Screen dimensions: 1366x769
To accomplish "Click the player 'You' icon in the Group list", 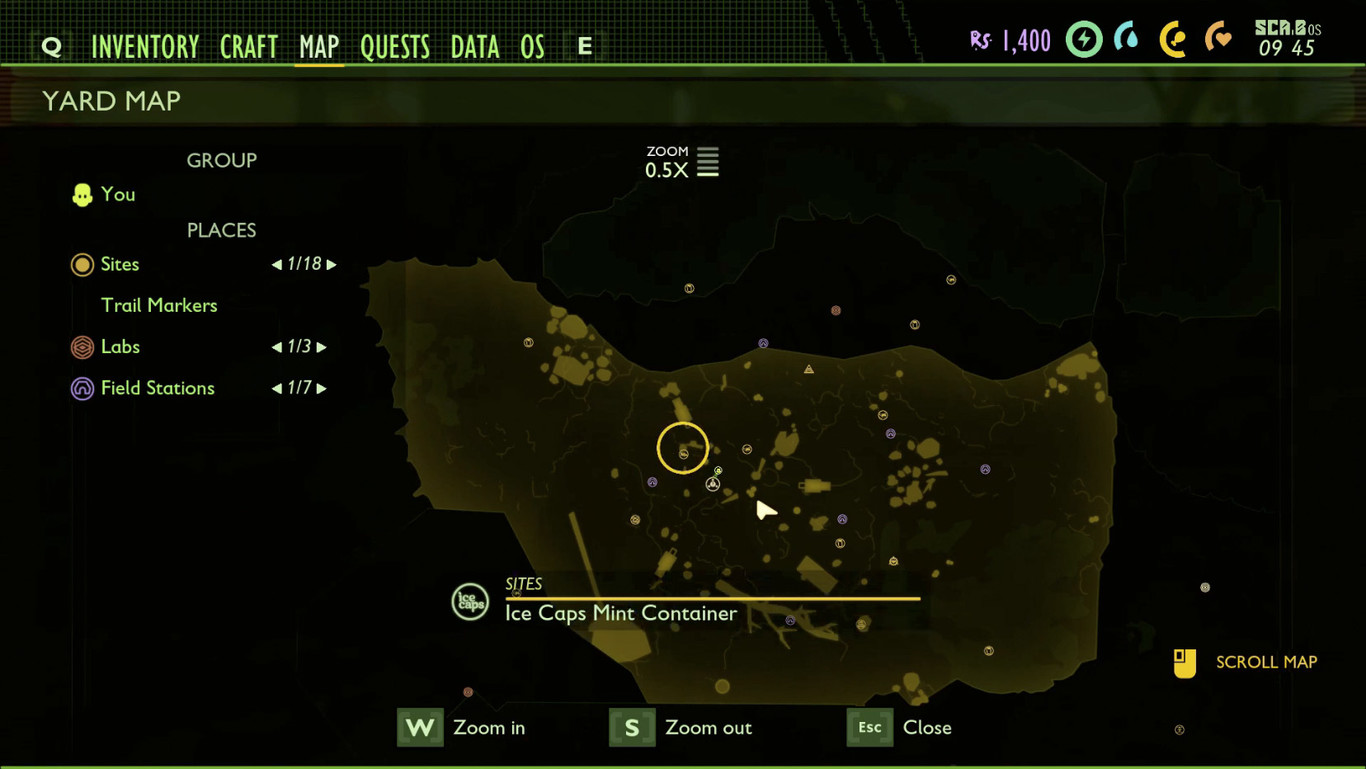I will point(82,194).
